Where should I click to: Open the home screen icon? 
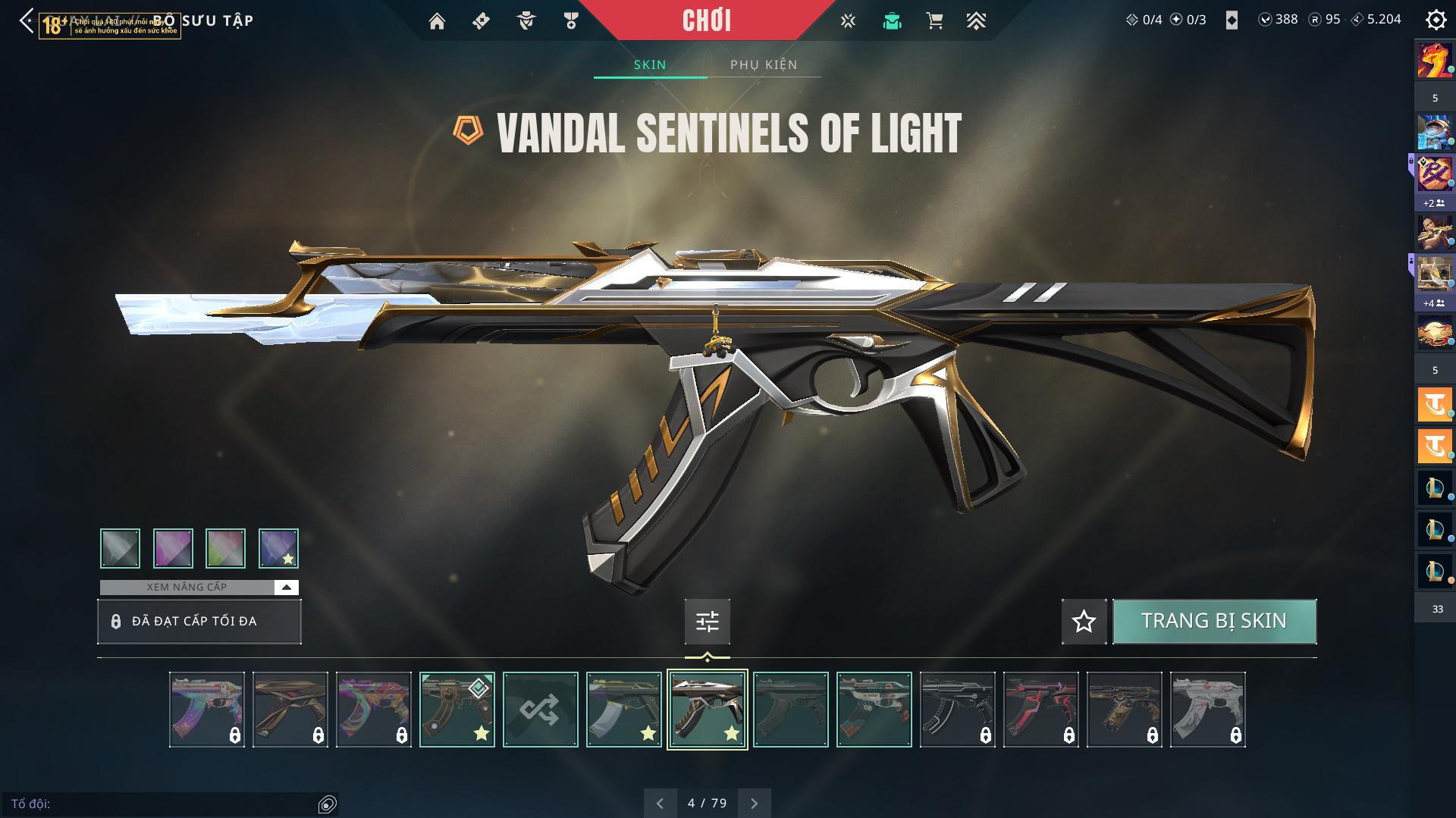click(437, 21)
